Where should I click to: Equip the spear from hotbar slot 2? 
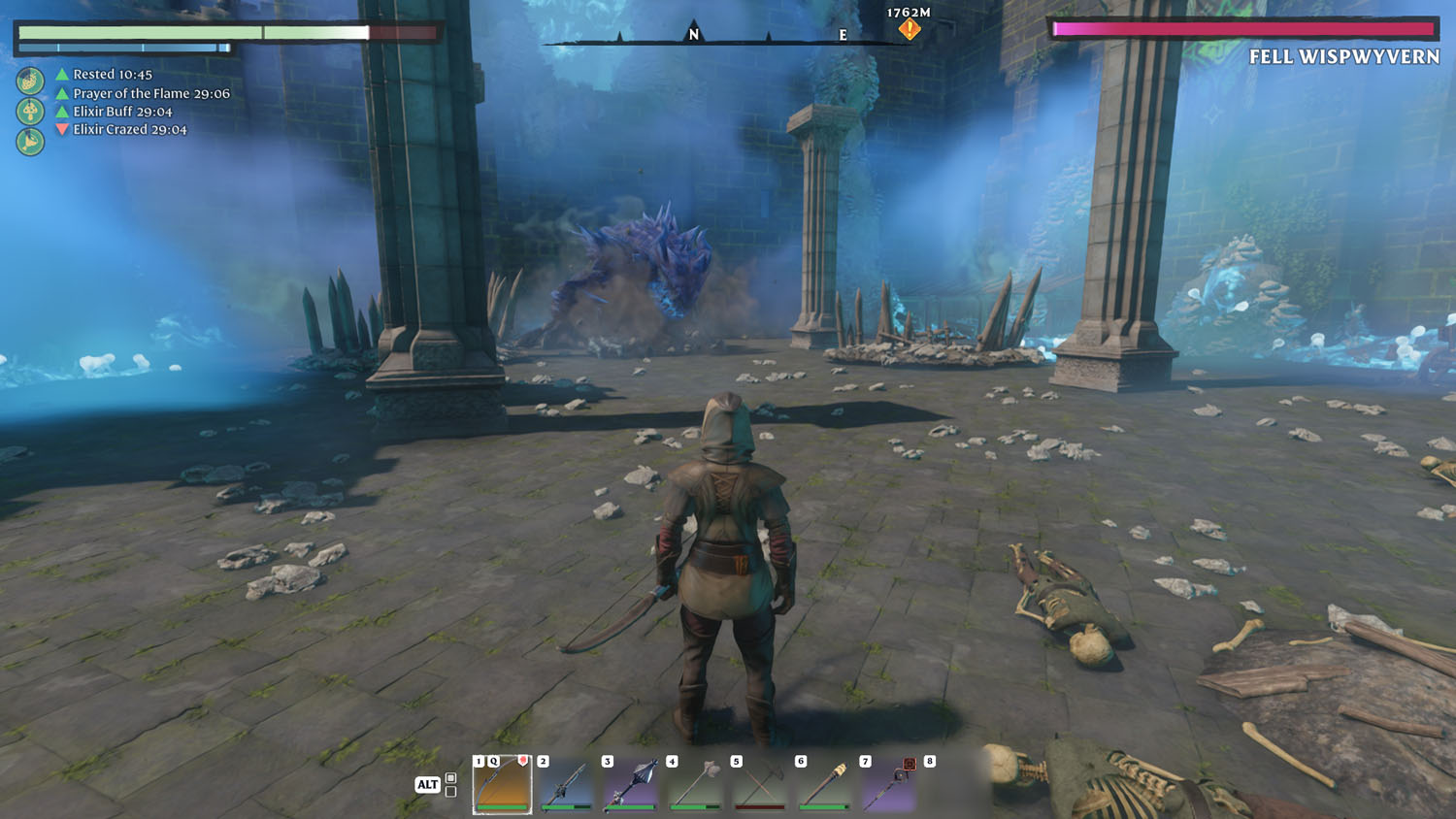(x=564, y=785)
